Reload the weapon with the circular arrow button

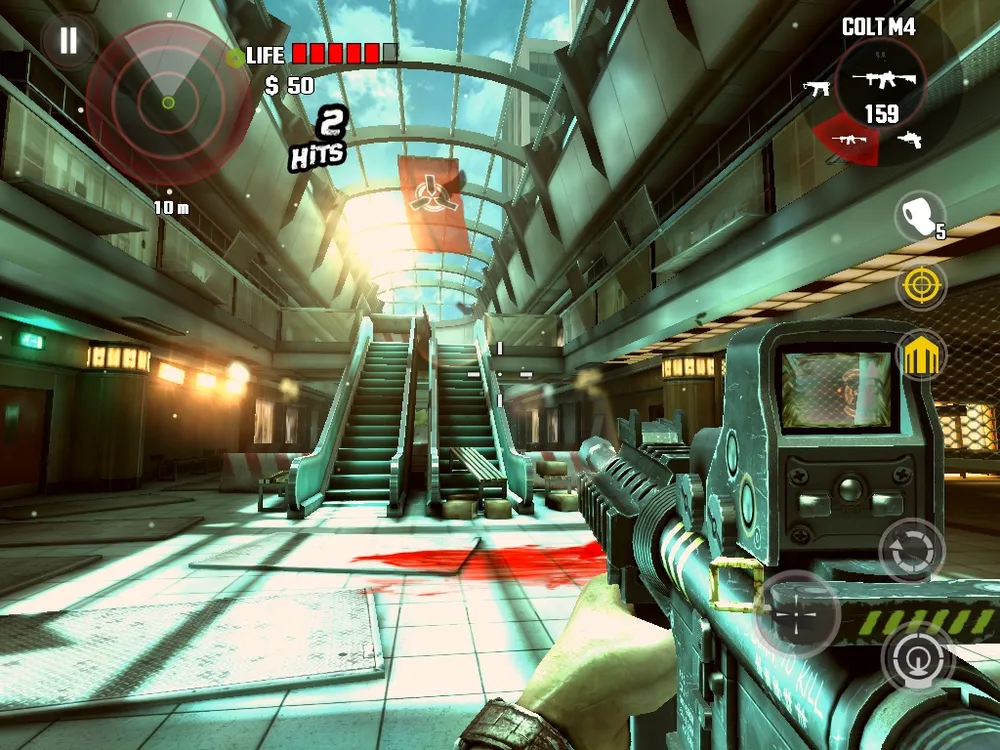pyautogui.click(x=911, y=551)
